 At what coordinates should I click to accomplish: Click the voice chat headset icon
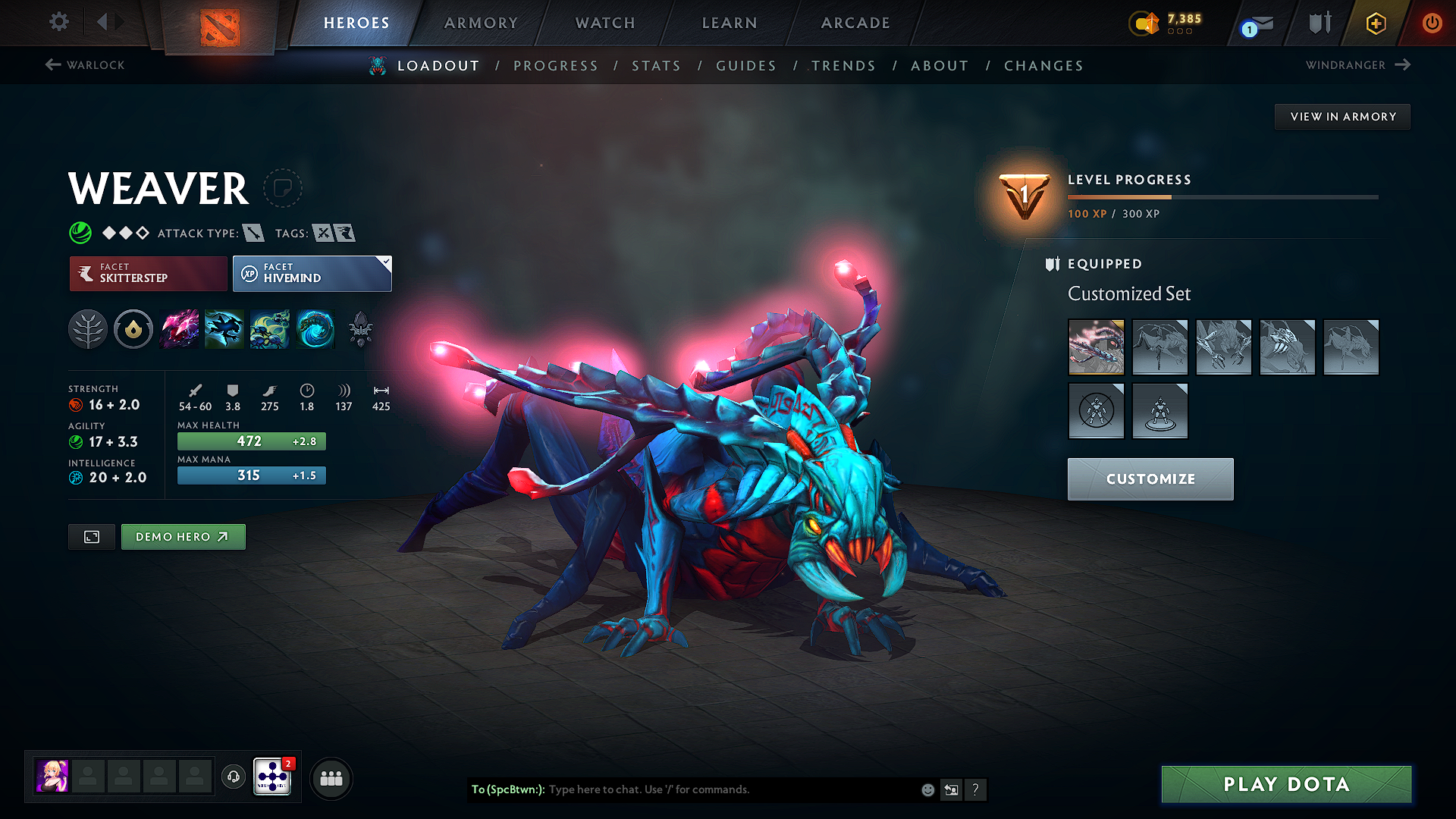tap(234, 777)
